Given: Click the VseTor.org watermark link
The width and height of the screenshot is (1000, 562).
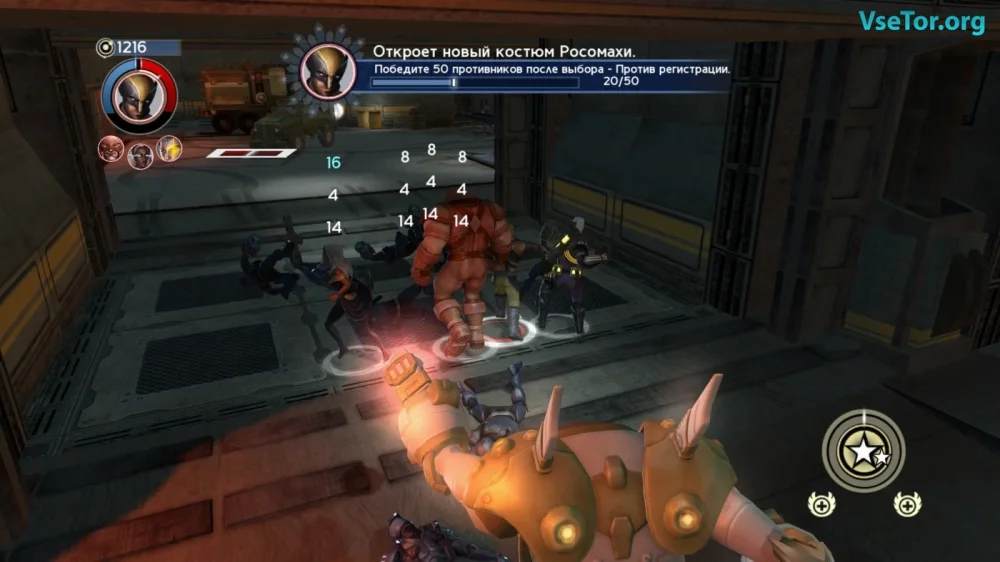Looking at the screenshot, I should click(922, 21).
